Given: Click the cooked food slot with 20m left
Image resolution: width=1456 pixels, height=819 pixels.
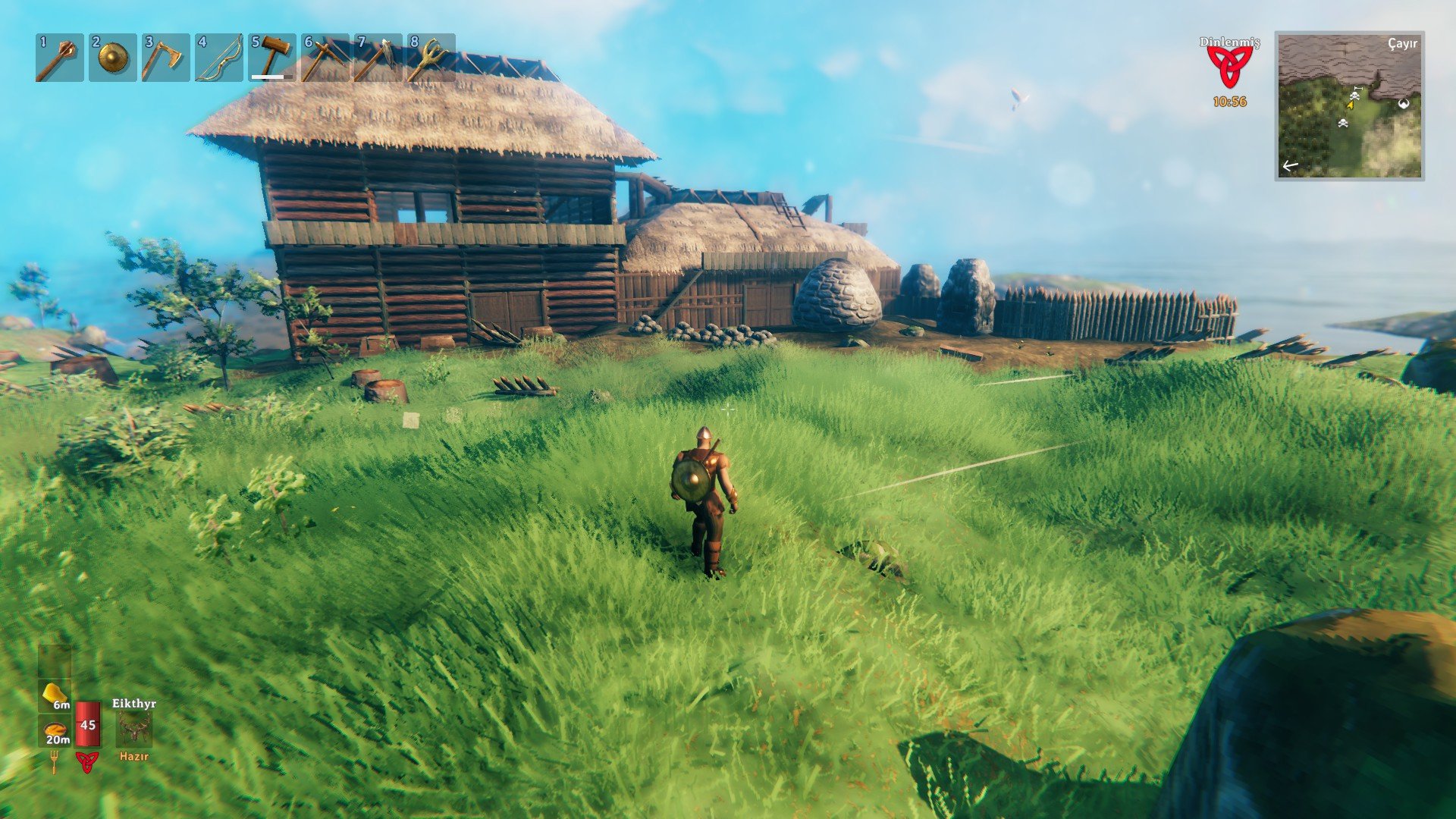Looking at the screenshot, I should click(x=55, y=732).
